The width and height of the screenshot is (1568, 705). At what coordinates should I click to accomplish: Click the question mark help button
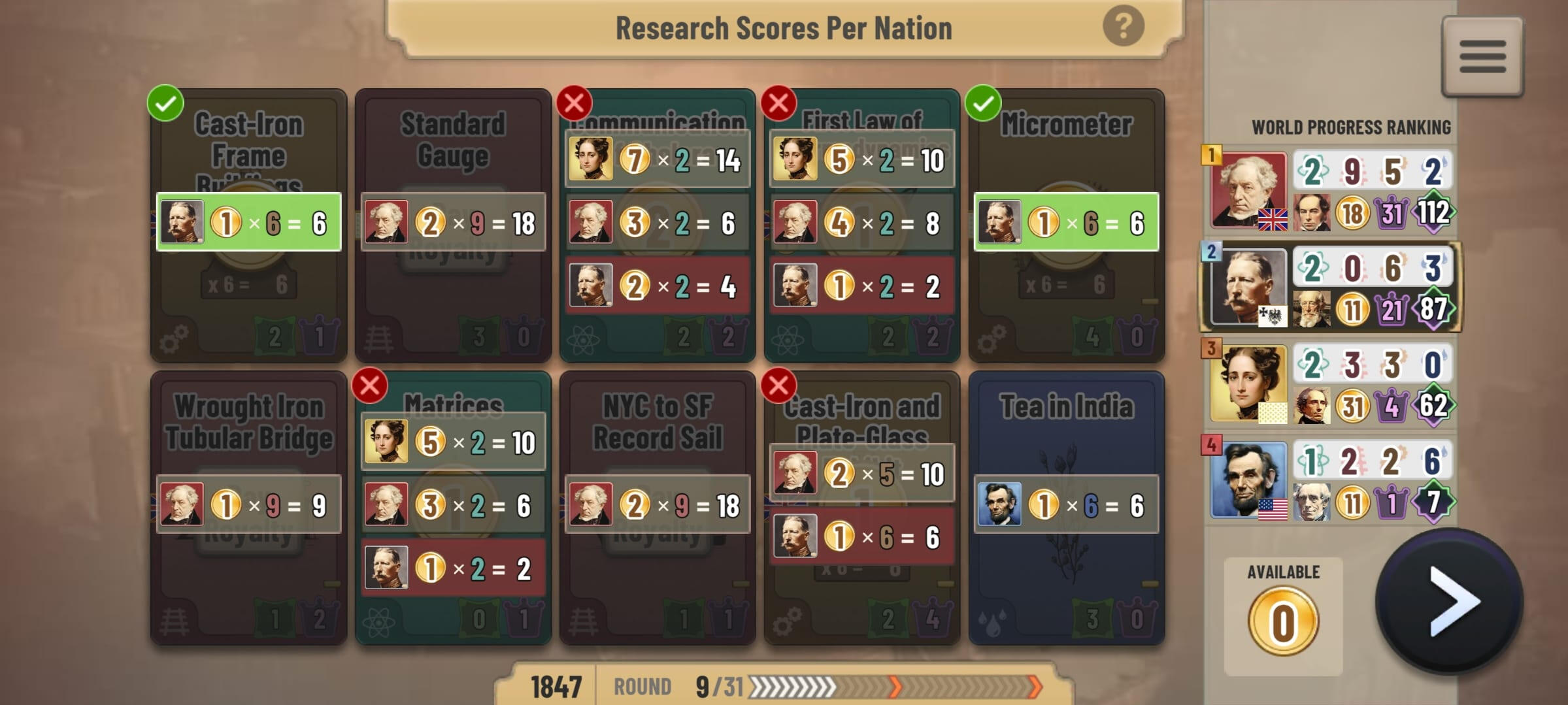click(1123, 27)
